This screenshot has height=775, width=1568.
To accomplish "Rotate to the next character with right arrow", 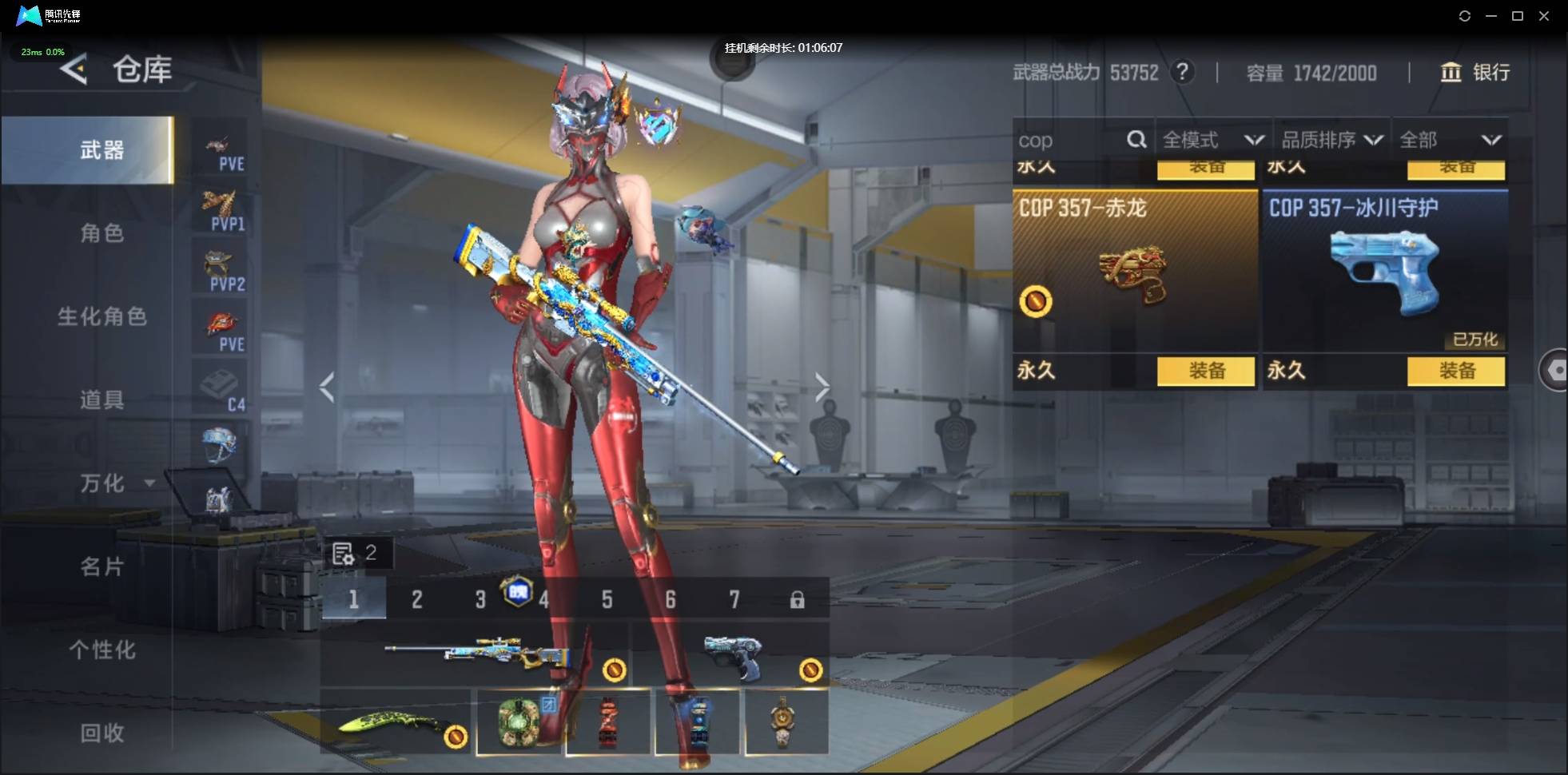I will [x=822, y=387].
